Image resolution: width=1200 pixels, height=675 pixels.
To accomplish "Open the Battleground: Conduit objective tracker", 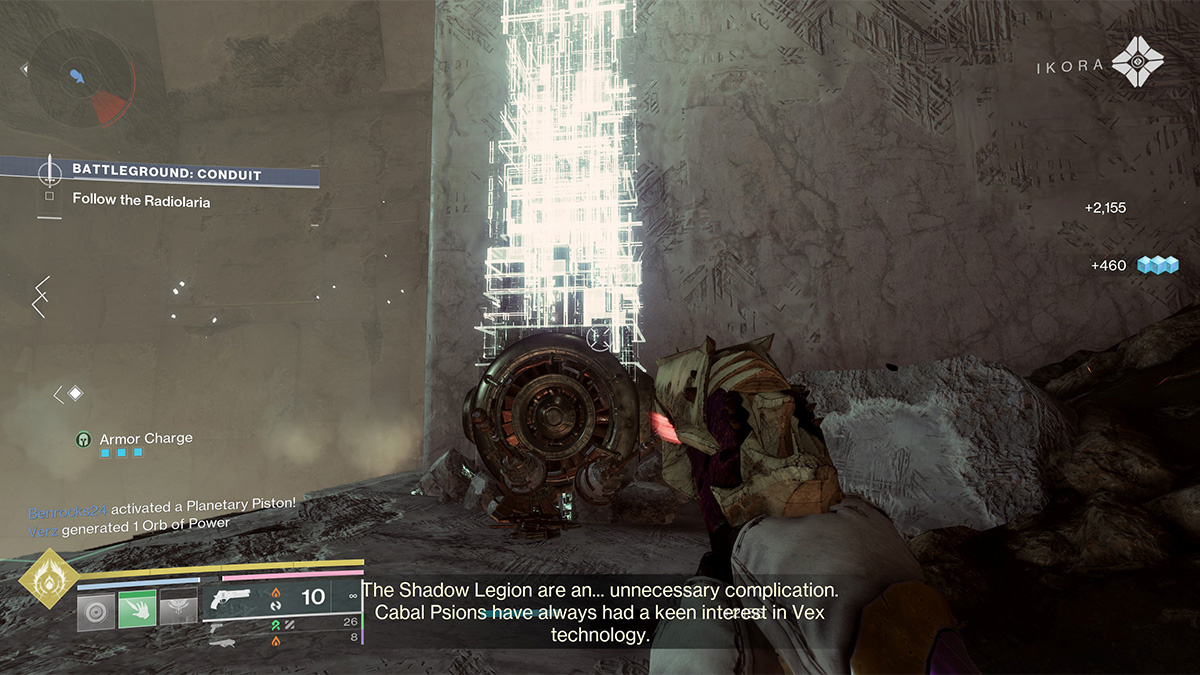I will pos(166,175).
